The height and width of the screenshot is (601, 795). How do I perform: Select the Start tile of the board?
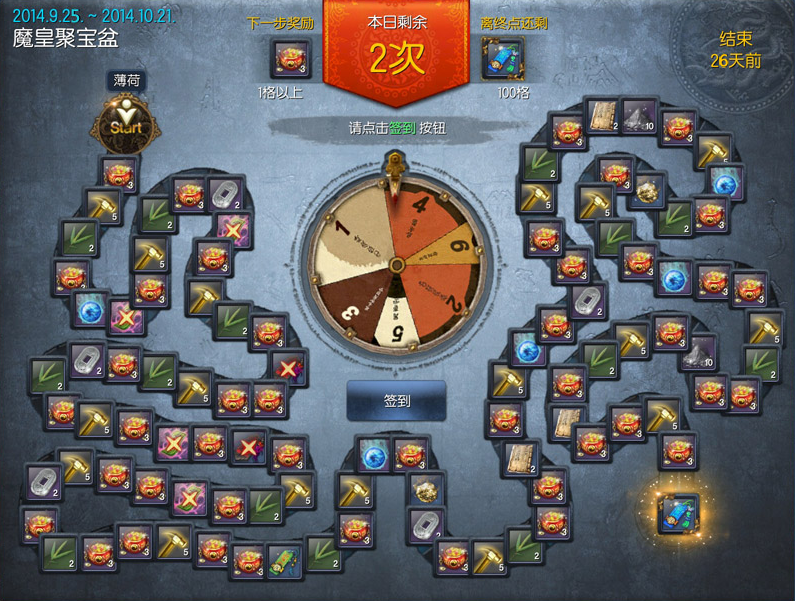click(121, 126)
